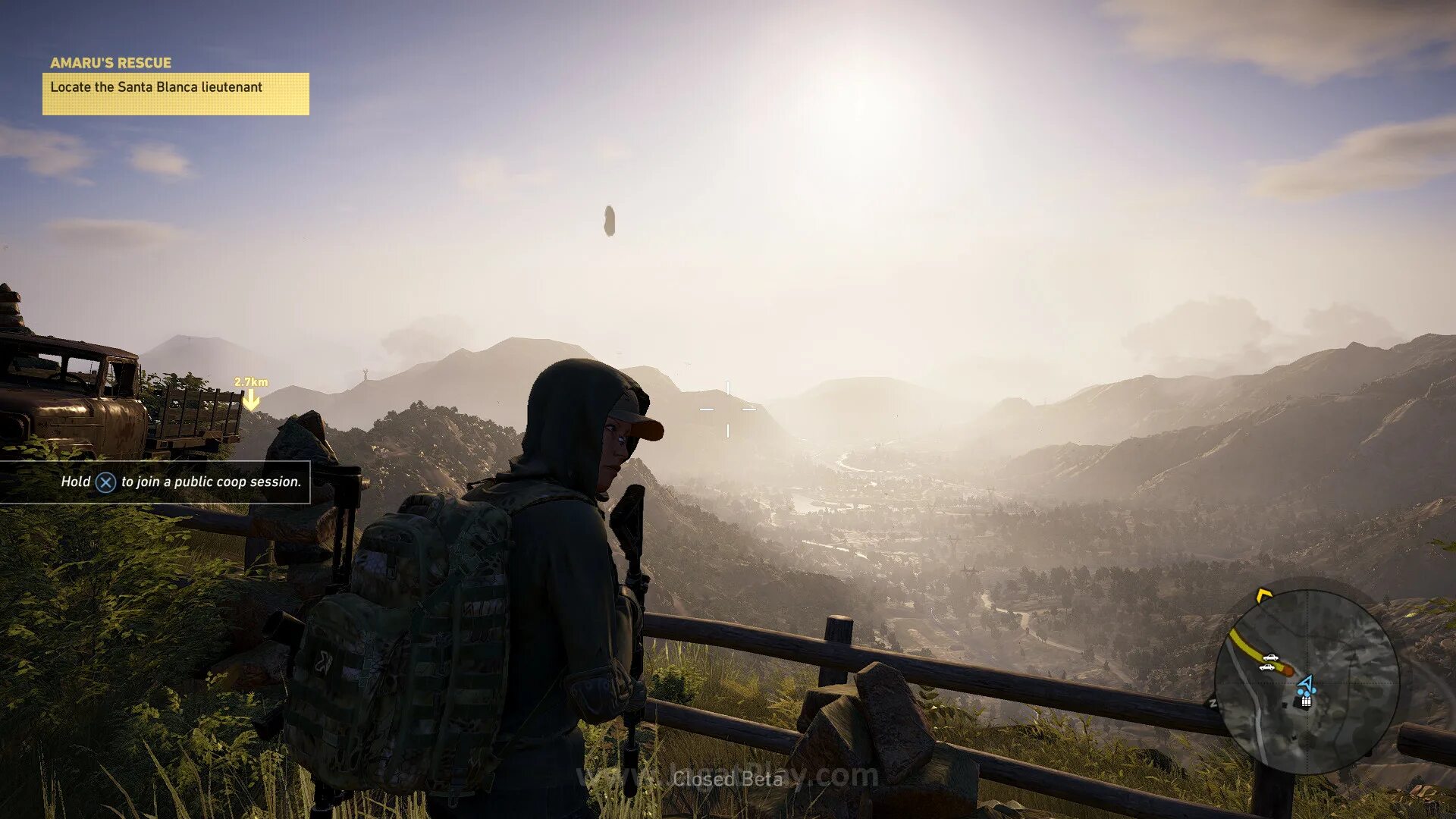Screen dimensions: 1456x819
Task: Collapse the coop session notification bar
Action: coord(179,481)
